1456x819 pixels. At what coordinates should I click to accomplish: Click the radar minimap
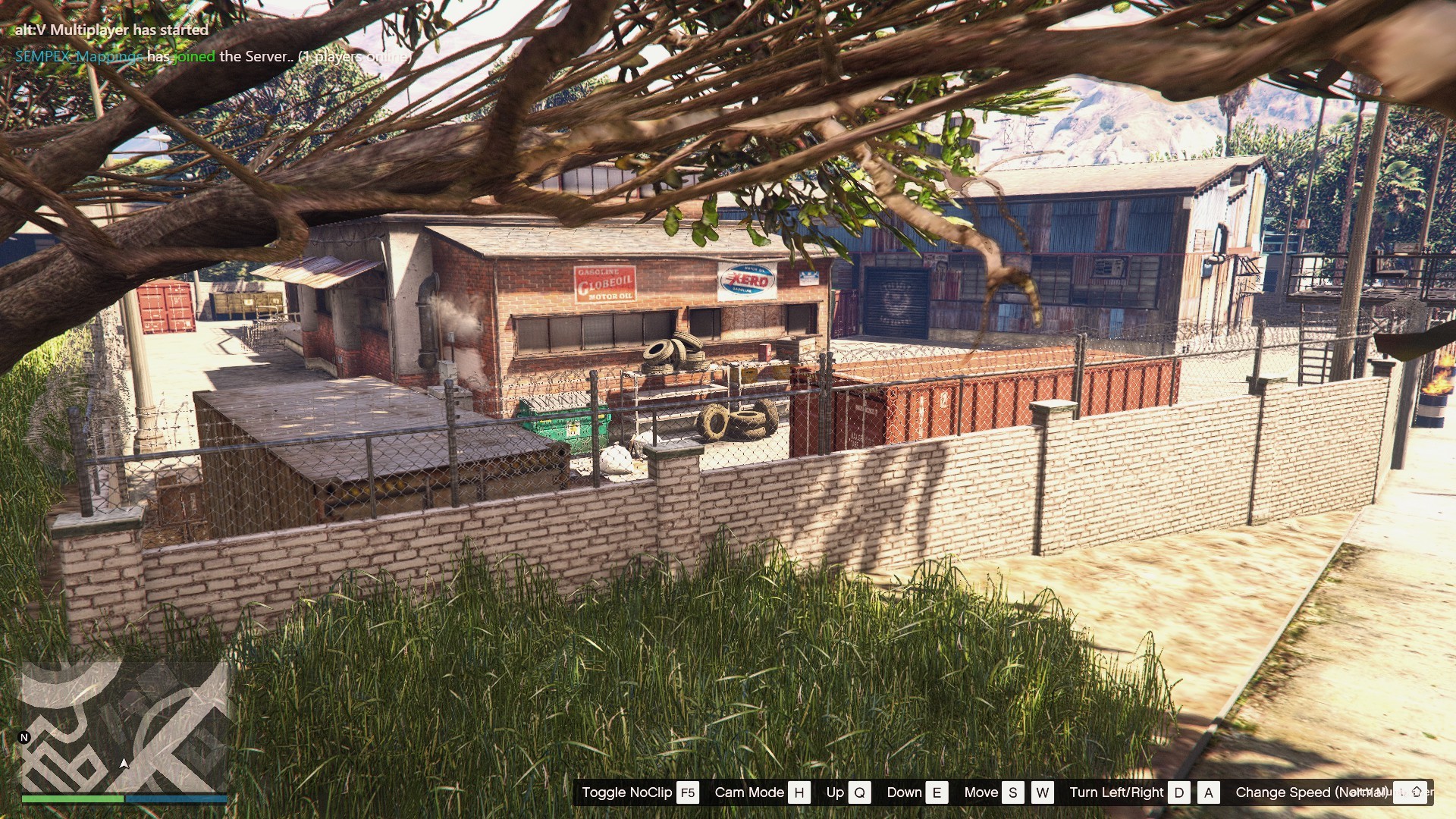124,726
